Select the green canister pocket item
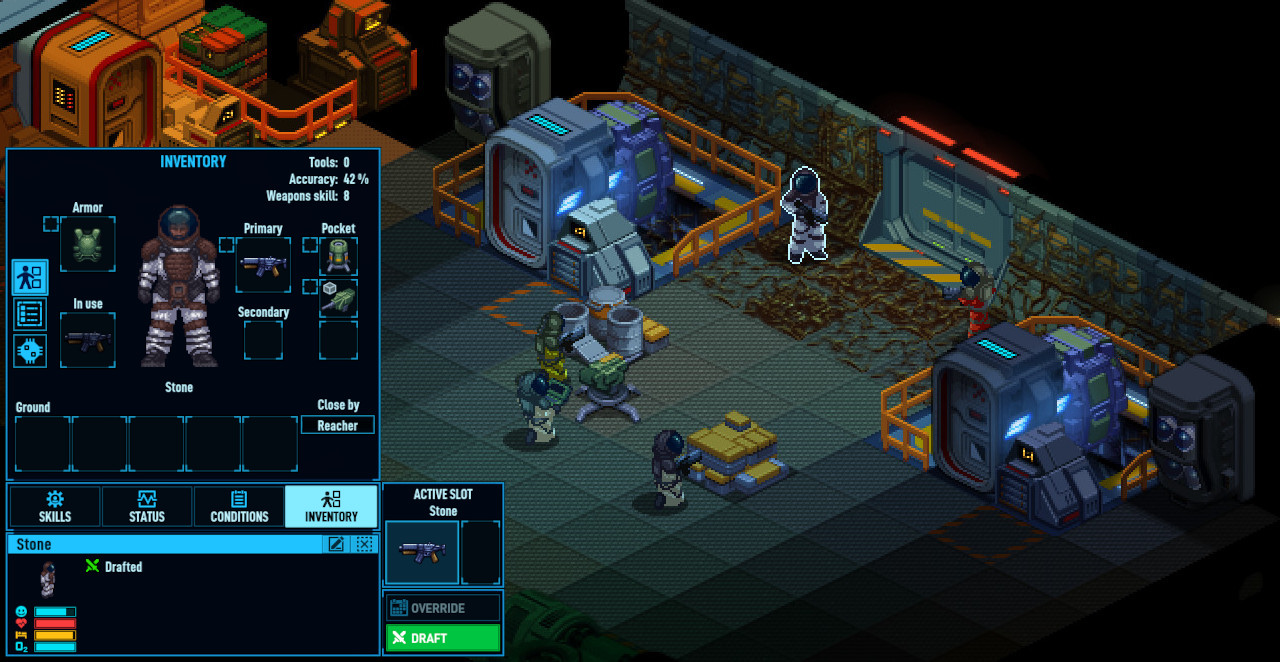 [339, 257]
